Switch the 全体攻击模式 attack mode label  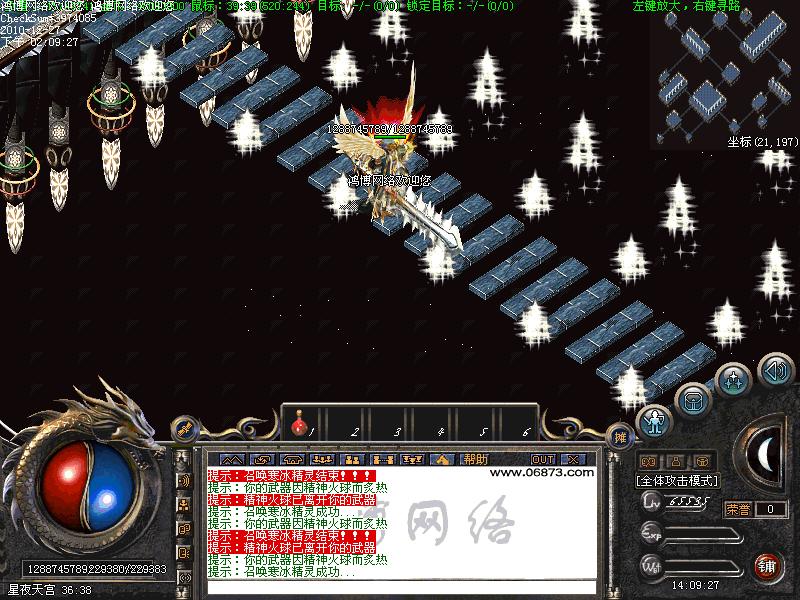click(678, 480)
